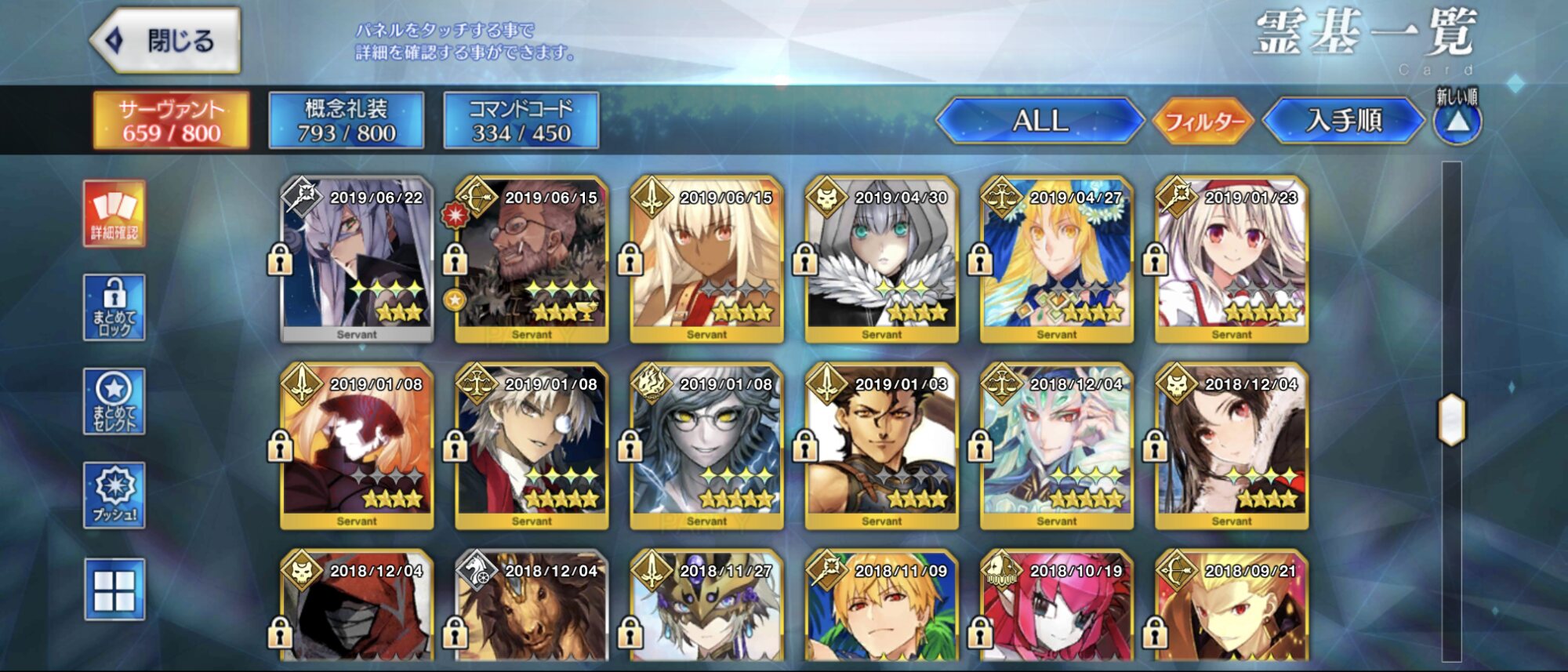Click the scrollbar handle on the right
This screenshot has width=1568, height=672.
1451,420
